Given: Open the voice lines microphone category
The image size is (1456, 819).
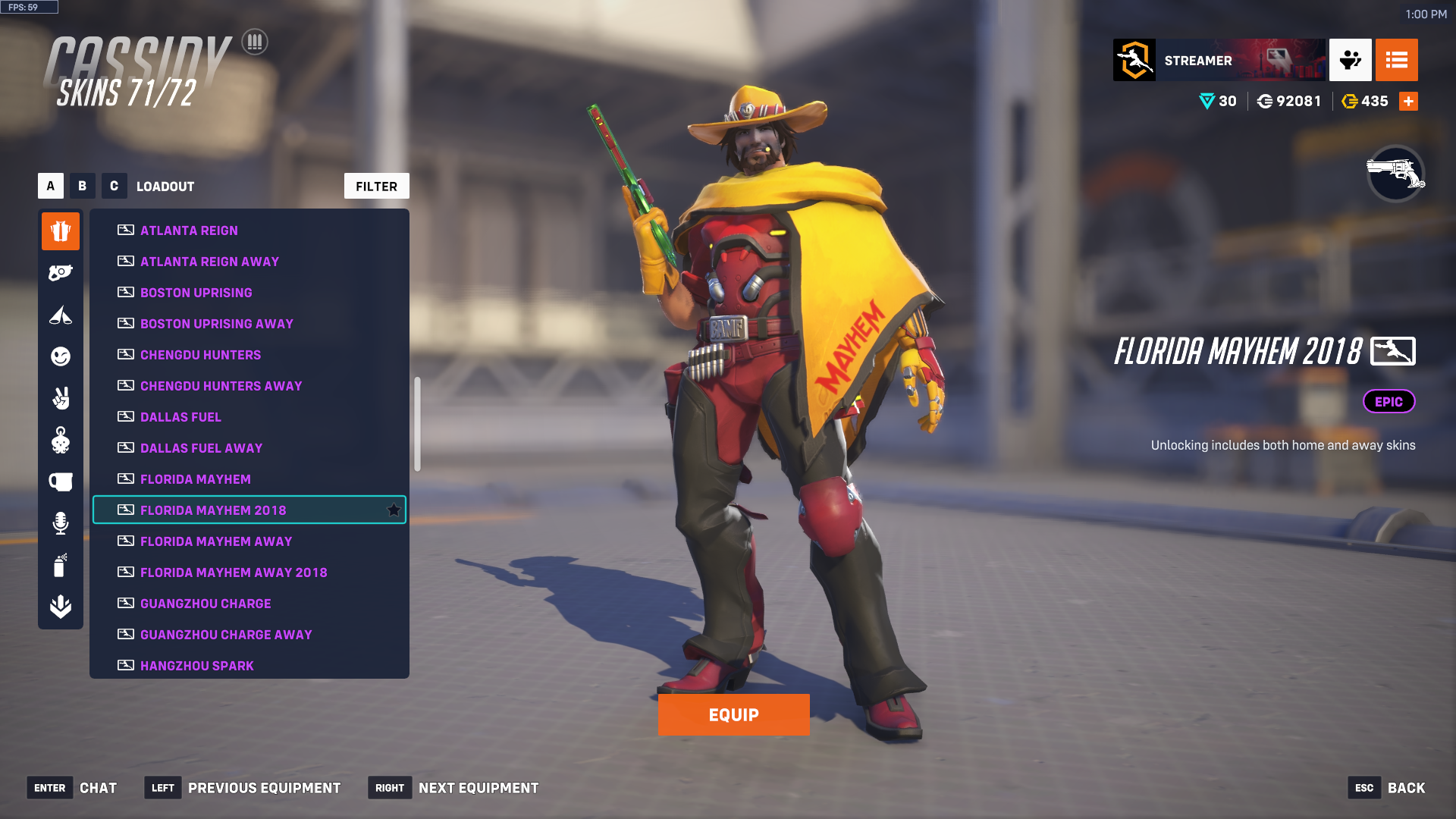Looking at the screenshot, I should 61,523.
